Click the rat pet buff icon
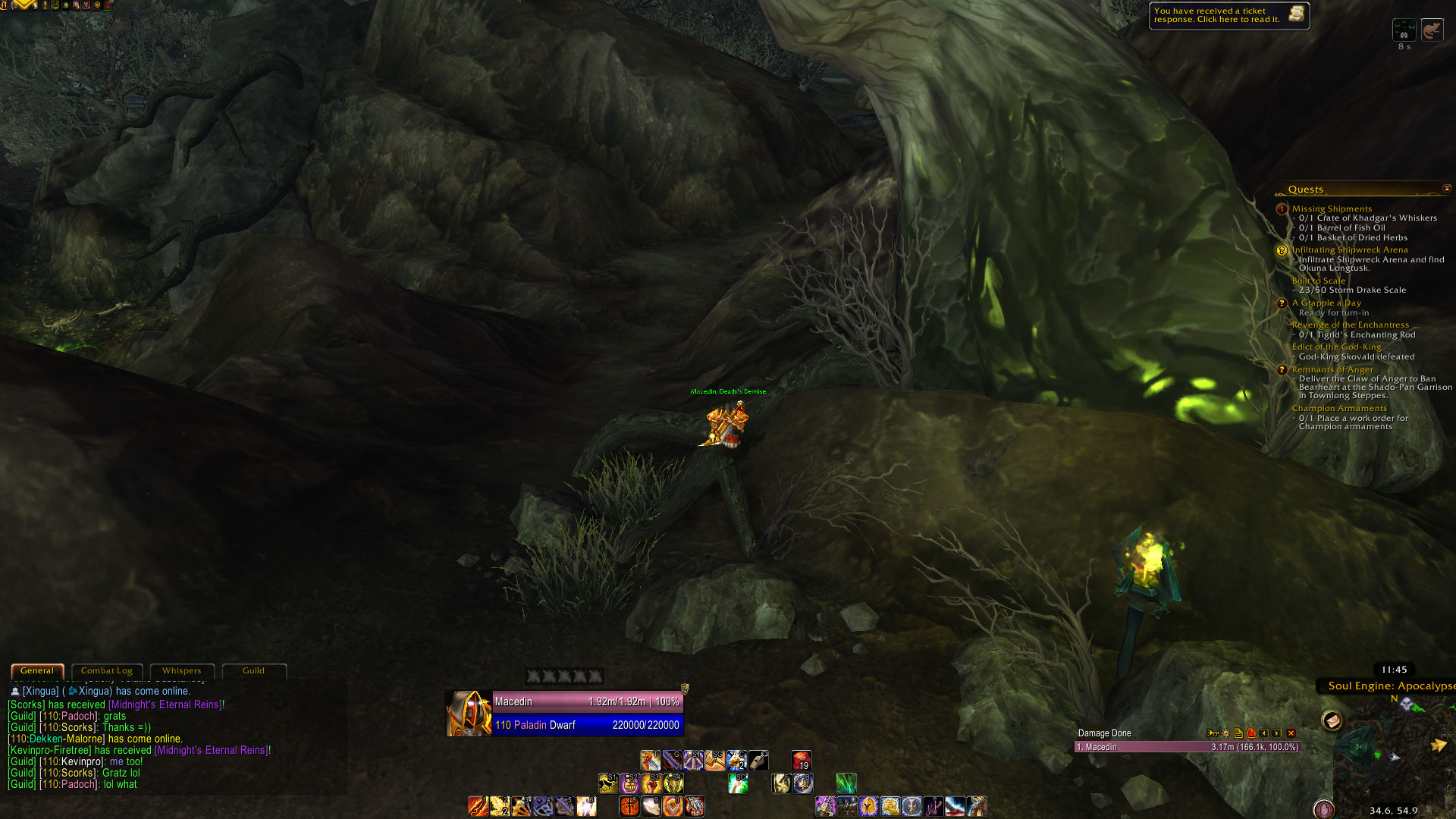1456x819 pixels. (1432, 30)
